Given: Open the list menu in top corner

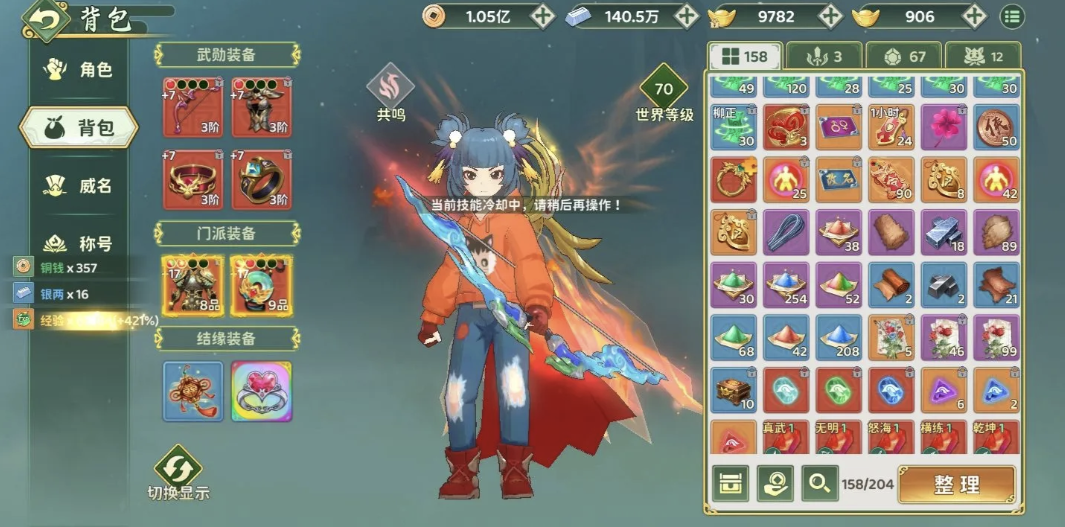Looking at the screenshot, I should coord(1012,16).
